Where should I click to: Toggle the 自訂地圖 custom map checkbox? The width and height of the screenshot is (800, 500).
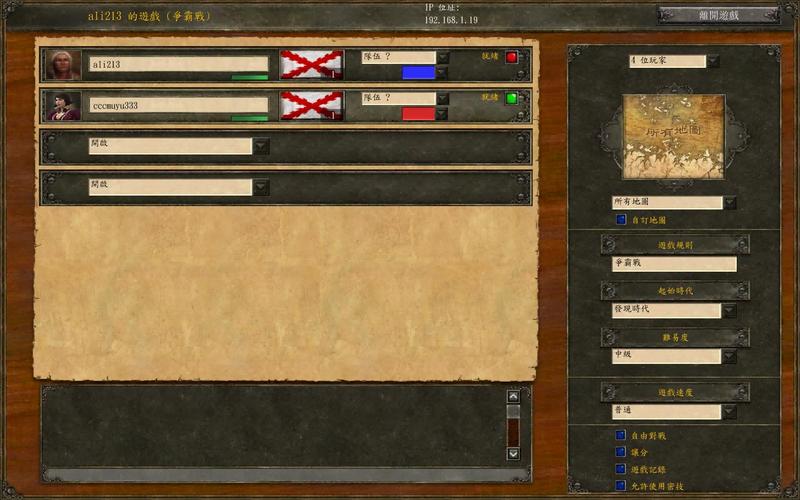click(x=621, y=220)
